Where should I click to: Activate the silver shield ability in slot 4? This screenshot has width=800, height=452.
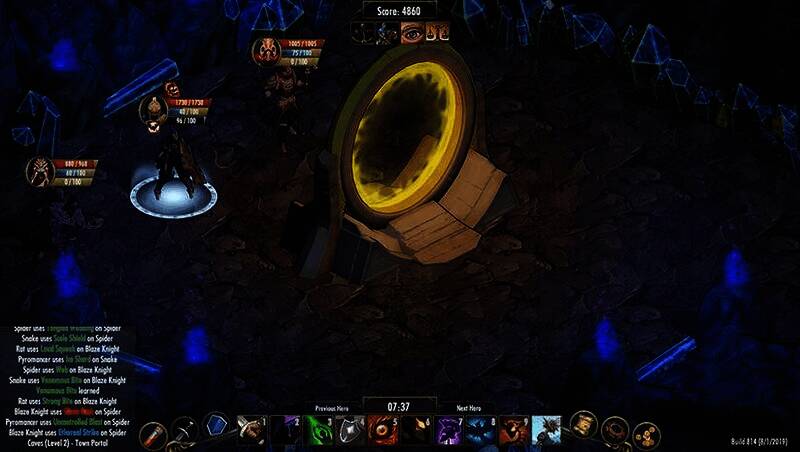click(x=349, y=431)
